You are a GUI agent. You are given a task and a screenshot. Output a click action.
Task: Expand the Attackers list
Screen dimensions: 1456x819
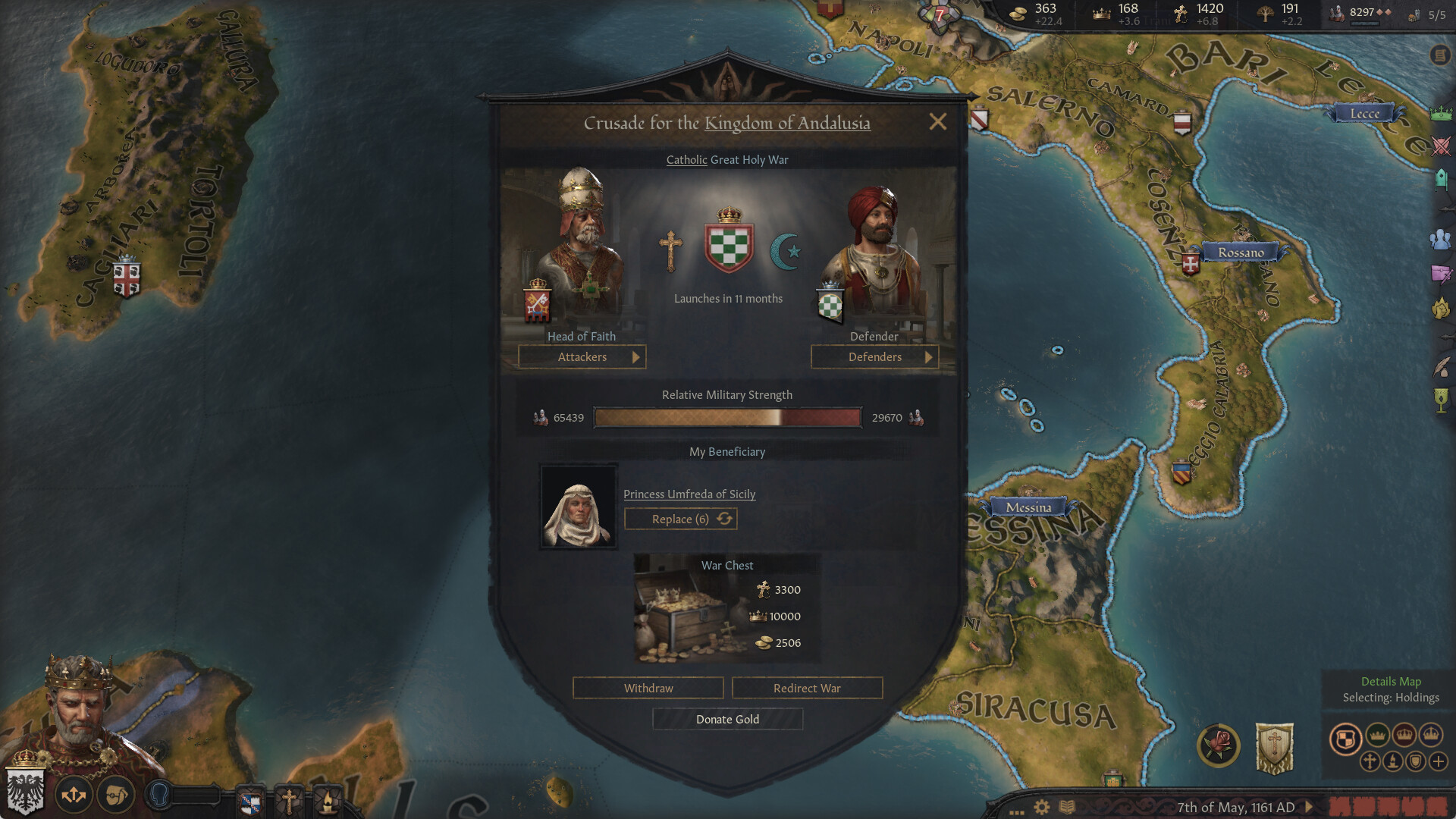point(582,356)
